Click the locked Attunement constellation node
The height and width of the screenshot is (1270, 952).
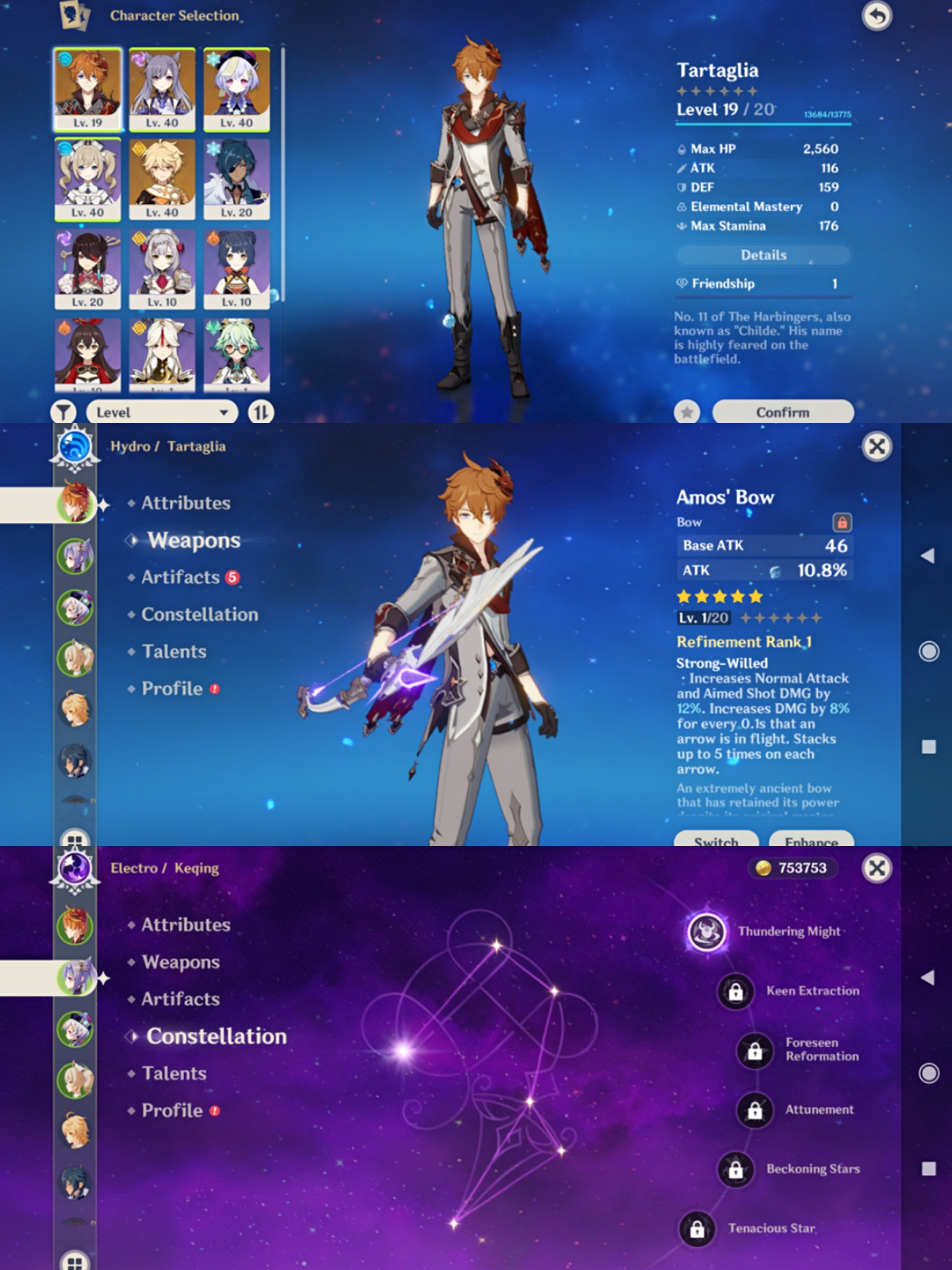click(755, 1110)
